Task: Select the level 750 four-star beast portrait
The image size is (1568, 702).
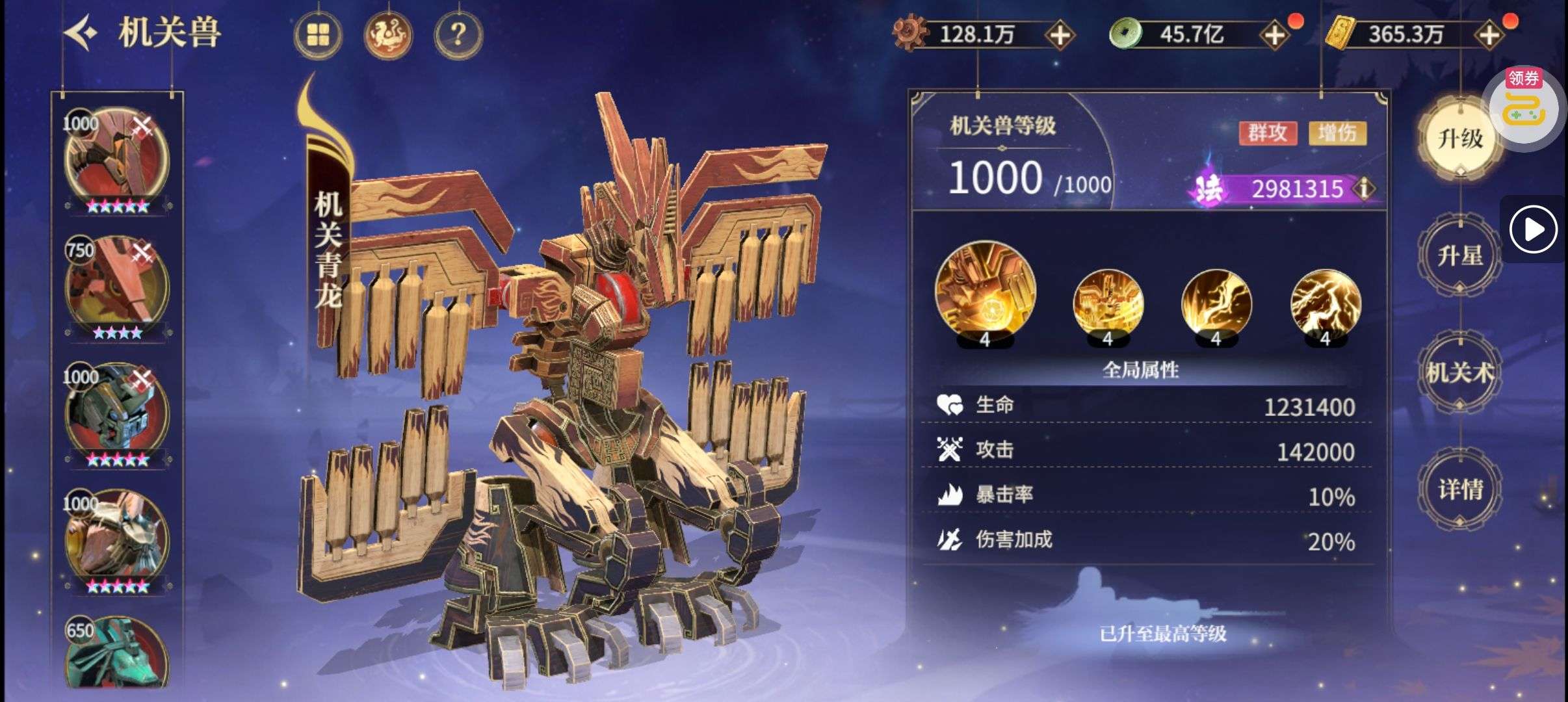Action: pyautogui.click(x=117, y=286)
